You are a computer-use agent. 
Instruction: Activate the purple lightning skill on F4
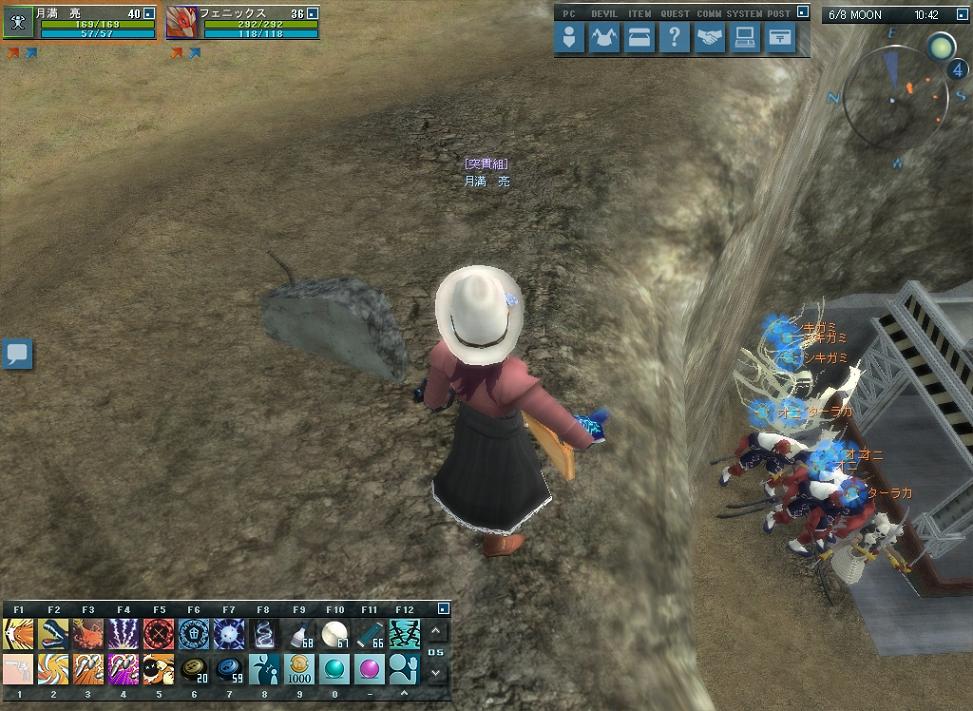123,634
